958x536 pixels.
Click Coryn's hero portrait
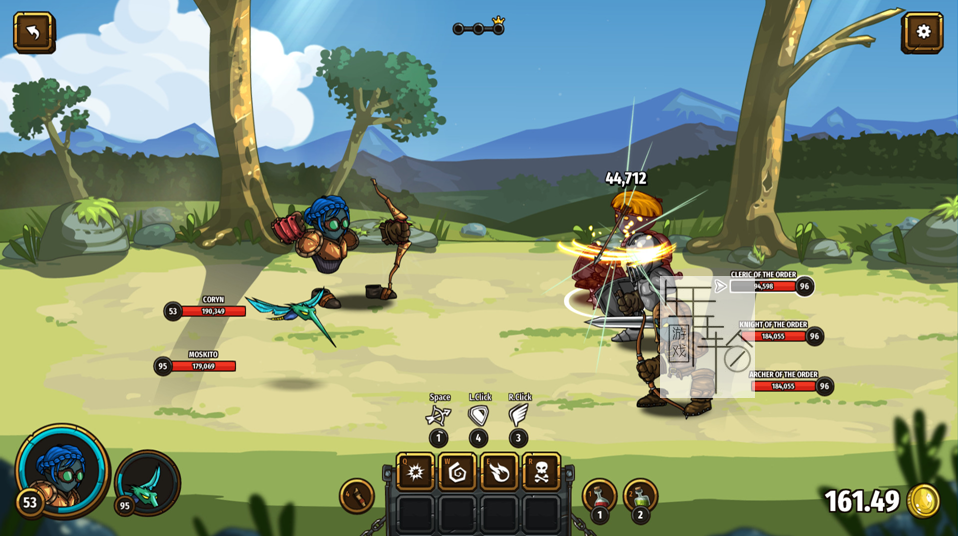pyautogui.click(x=62, y=470)
